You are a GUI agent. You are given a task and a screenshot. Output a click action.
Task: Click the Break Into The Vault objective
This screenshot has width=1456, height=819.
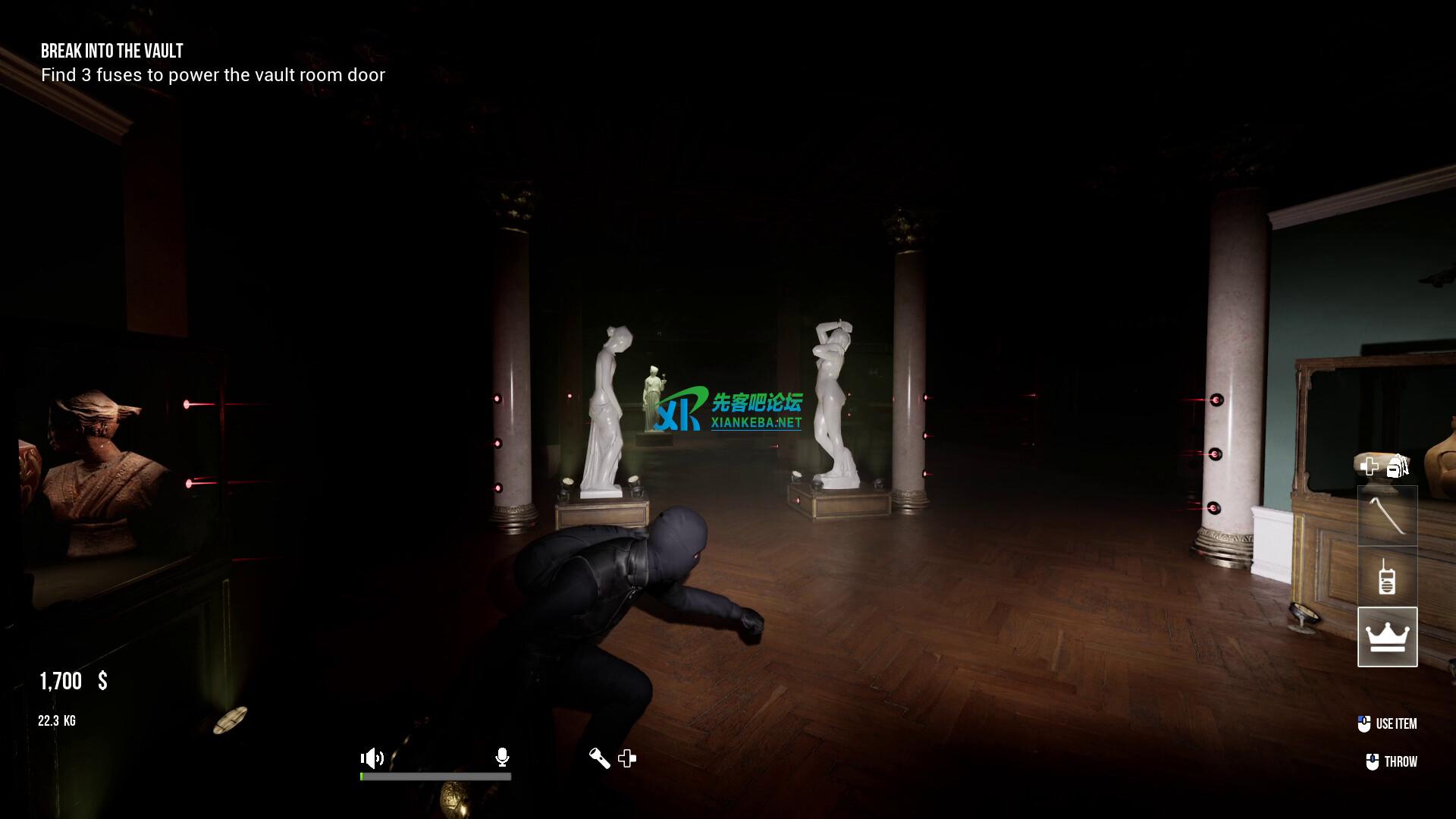pyautogui.click(x=112, y=52)
